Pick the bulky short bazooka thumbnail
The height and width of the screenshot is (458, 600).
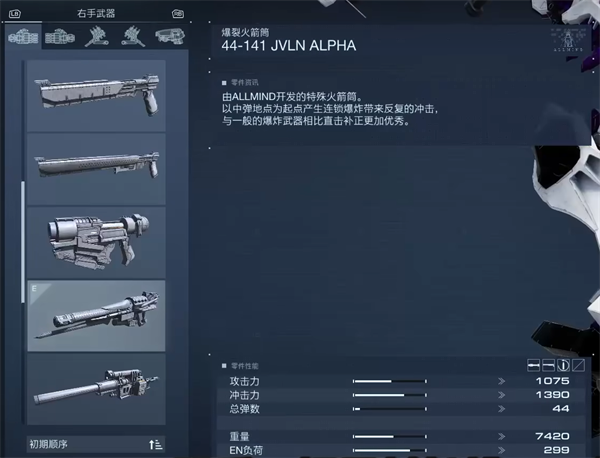point(97,240)
